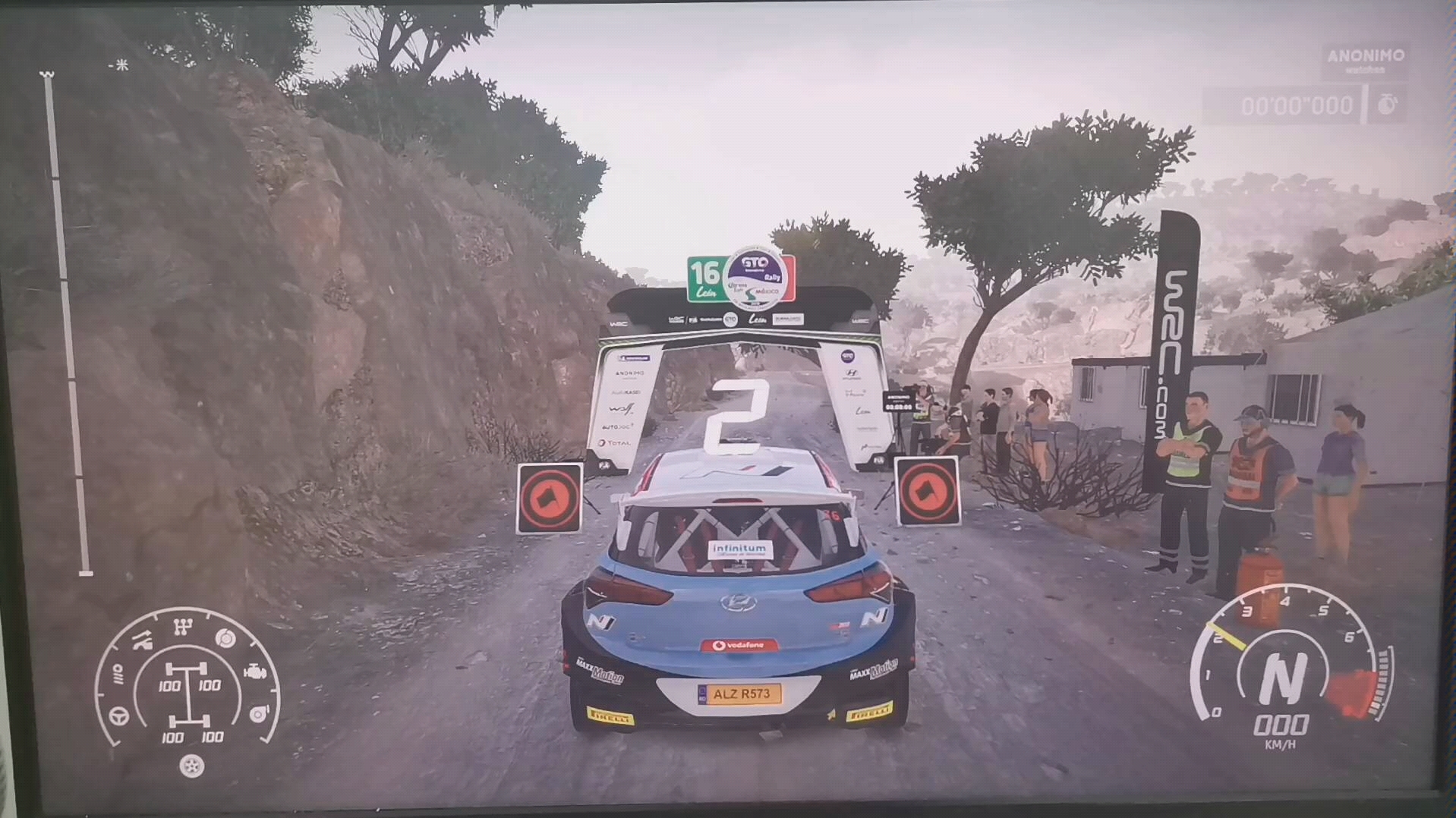1456x818 pixels.
Task: Click the stage timer showing 00'00"000
Action: tap(1297, 105)
